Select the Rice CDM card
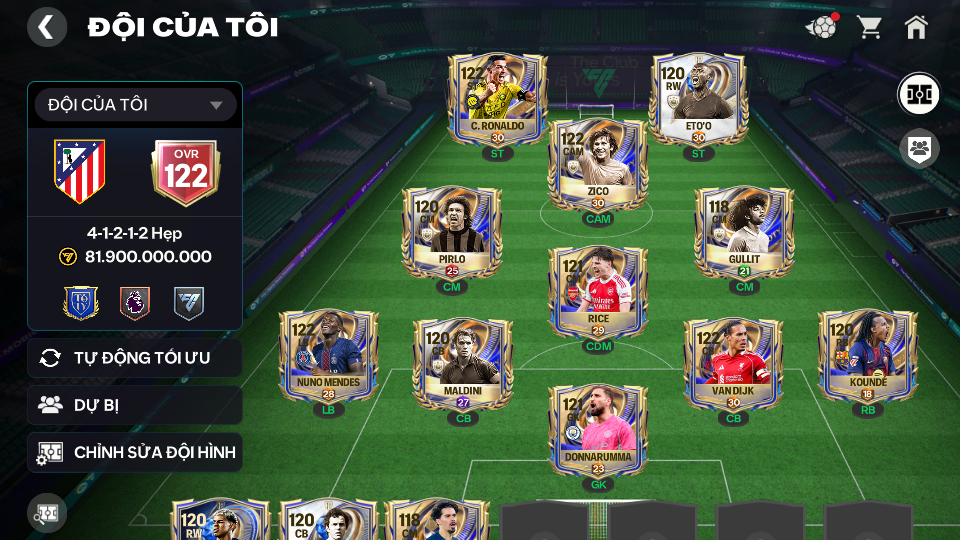 click(x=598, y=293)
